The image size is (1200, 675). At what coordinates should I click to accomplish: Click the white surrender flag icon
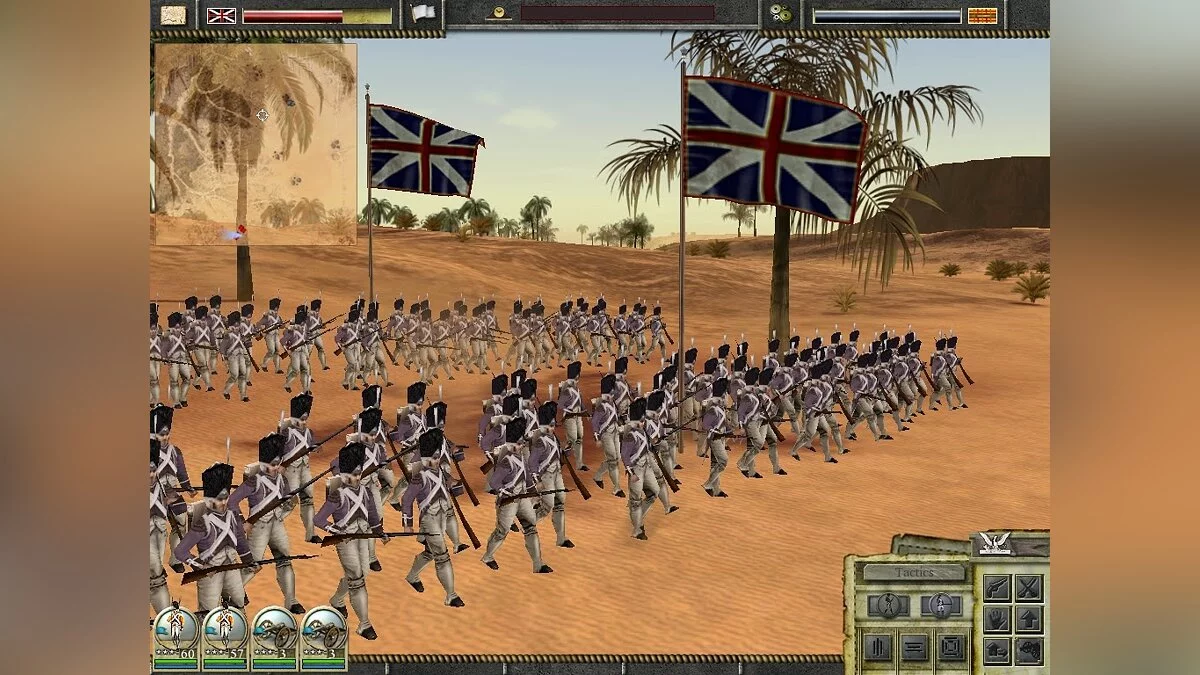(423, 14)
